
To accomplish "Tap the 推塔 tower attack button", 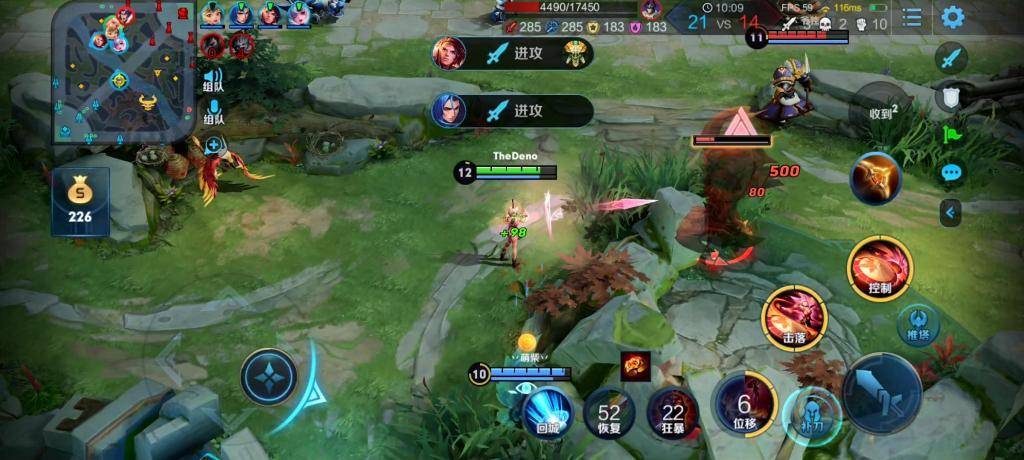I will pos(917,324).
